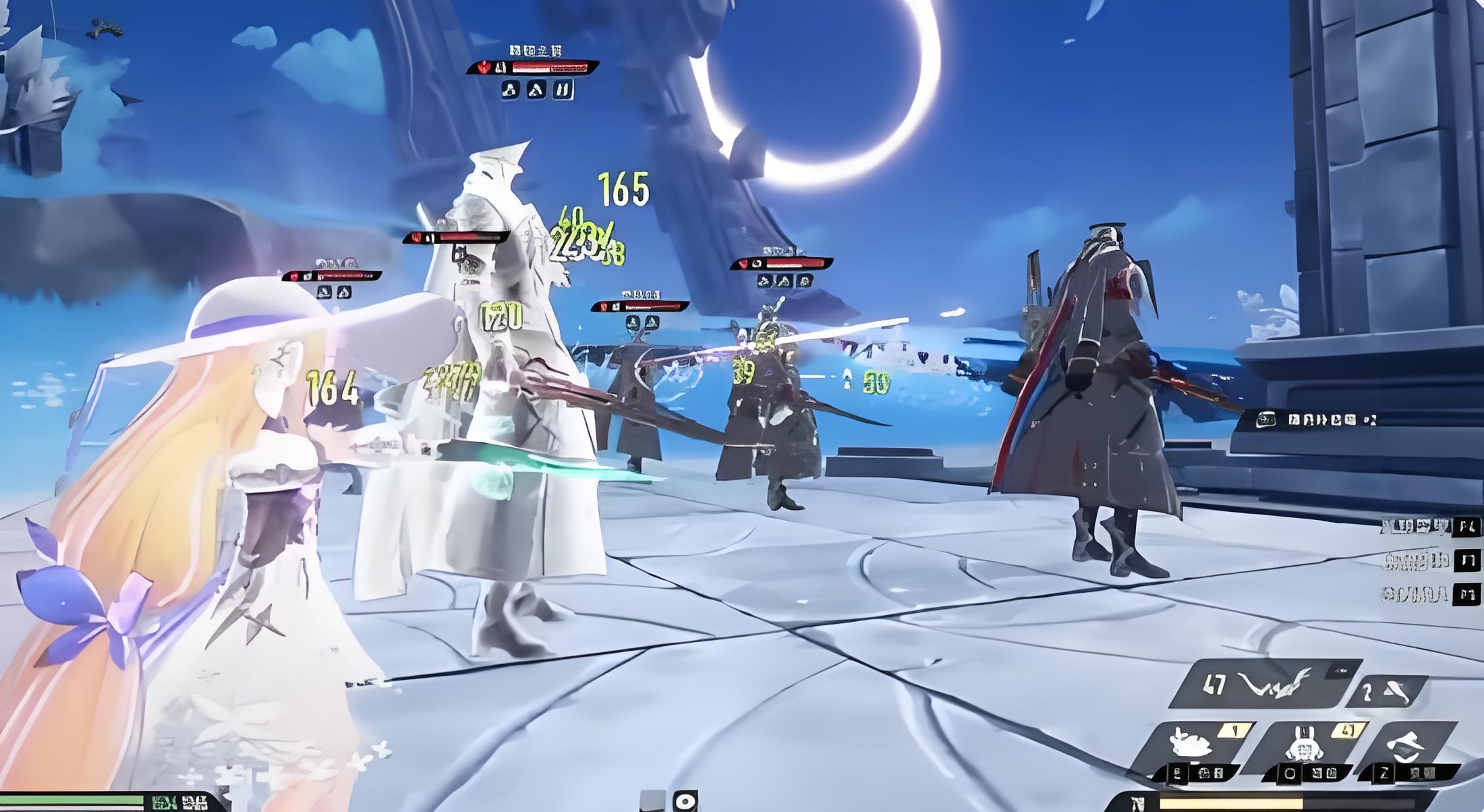1484x812 pixels.
Task: Select the primary weapon slot showing 47
Action: click(1260, 685)
